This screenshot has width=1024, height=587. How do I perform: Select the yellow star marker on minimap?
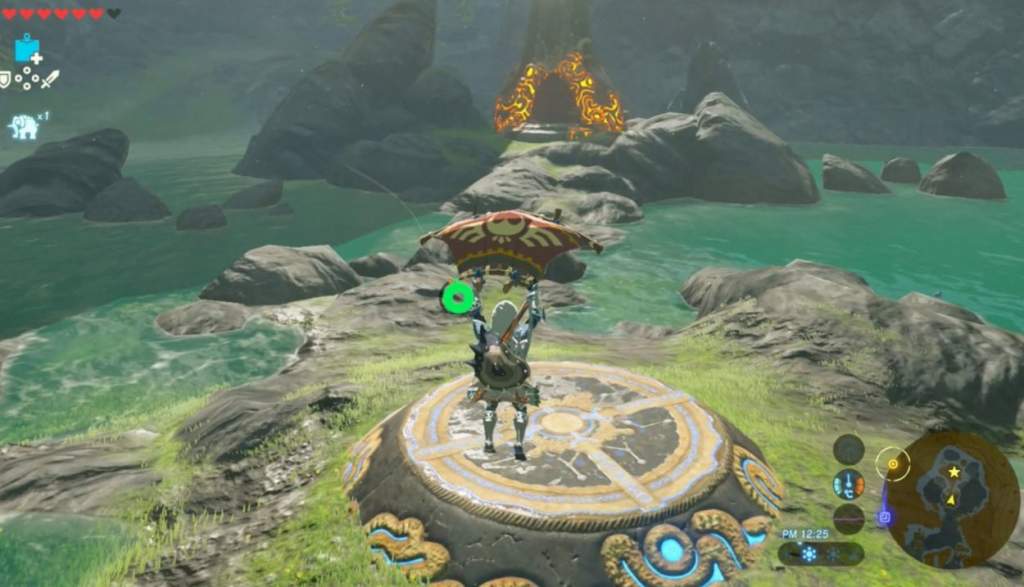(x=954, y=471)
